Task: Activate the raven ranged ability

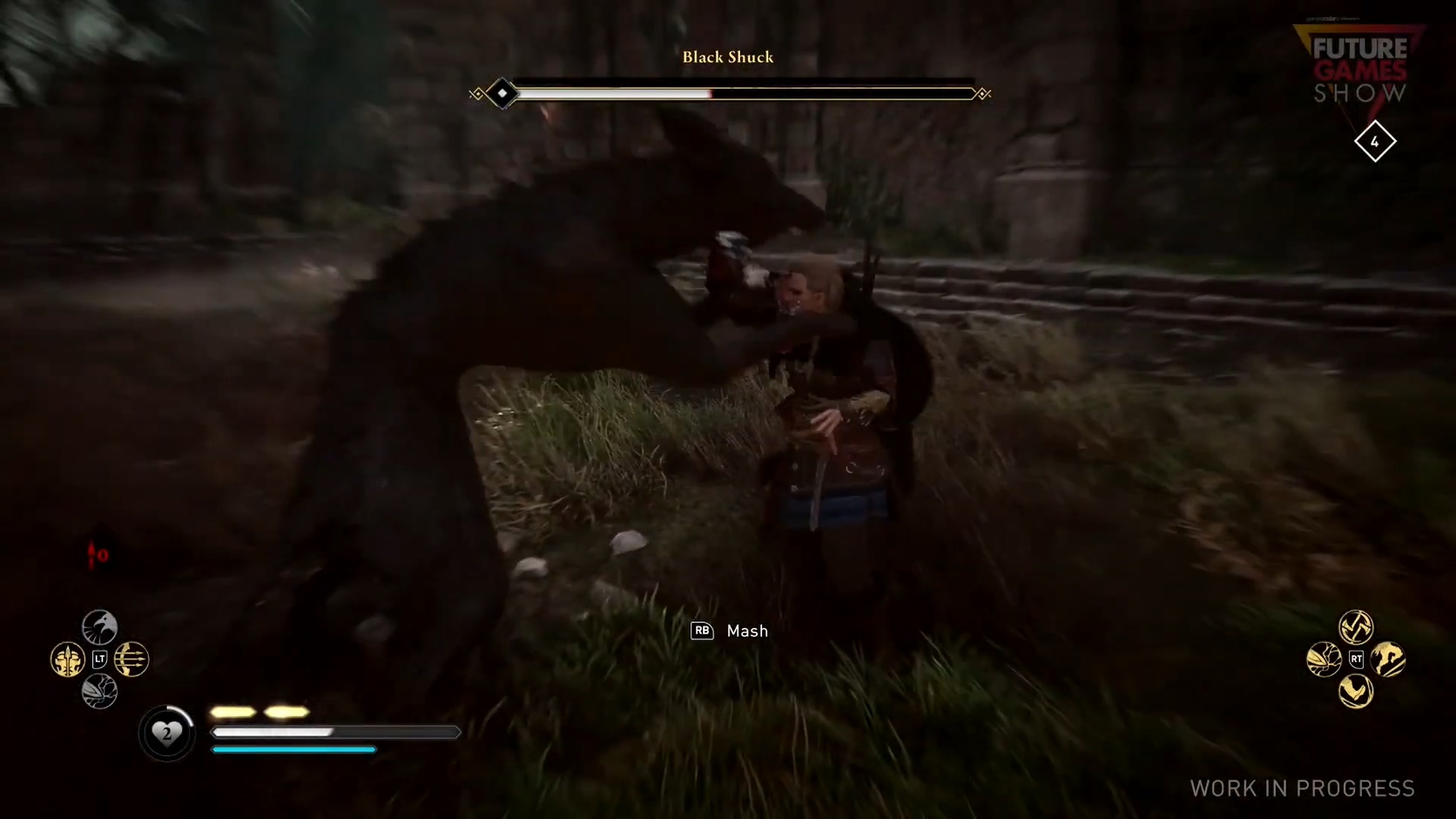Action: (x=99, y=627)
